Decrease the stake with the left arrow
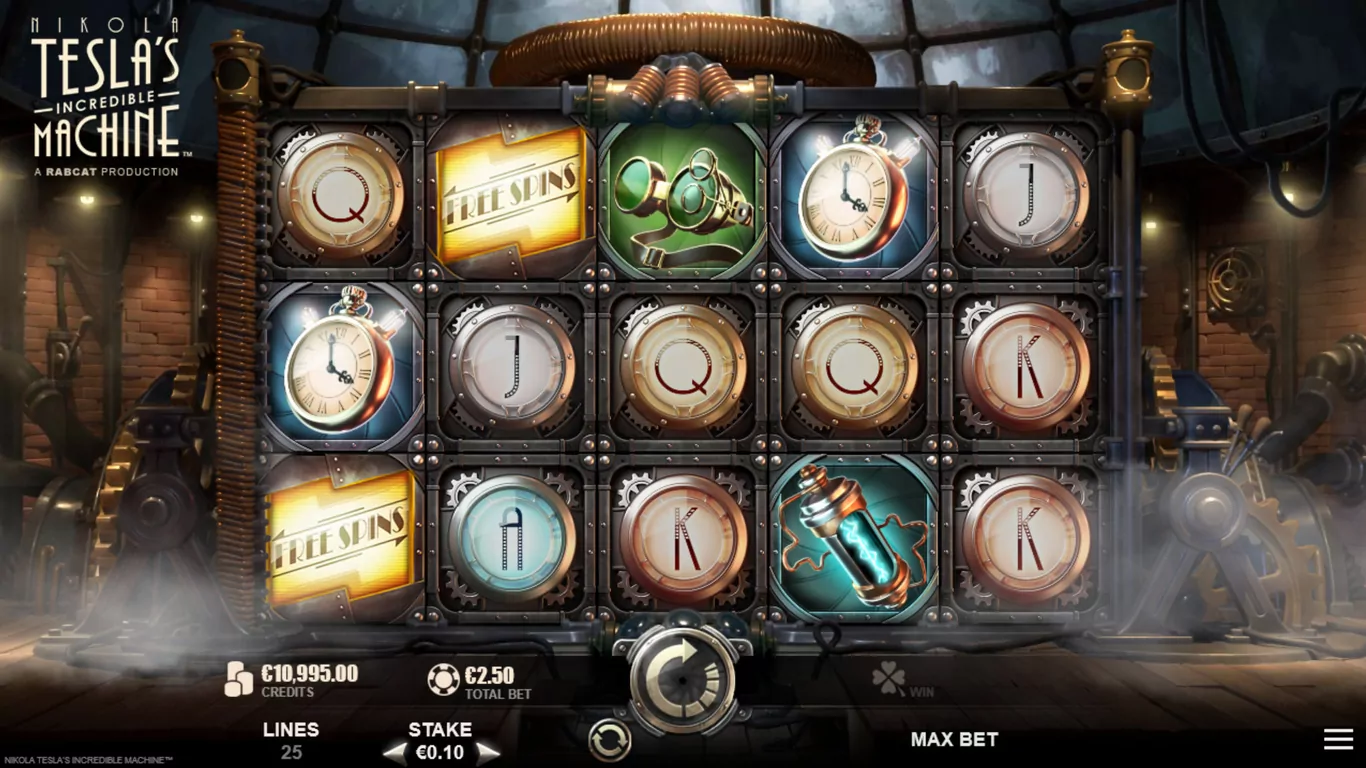1366x768 pixels. point(396,753)
